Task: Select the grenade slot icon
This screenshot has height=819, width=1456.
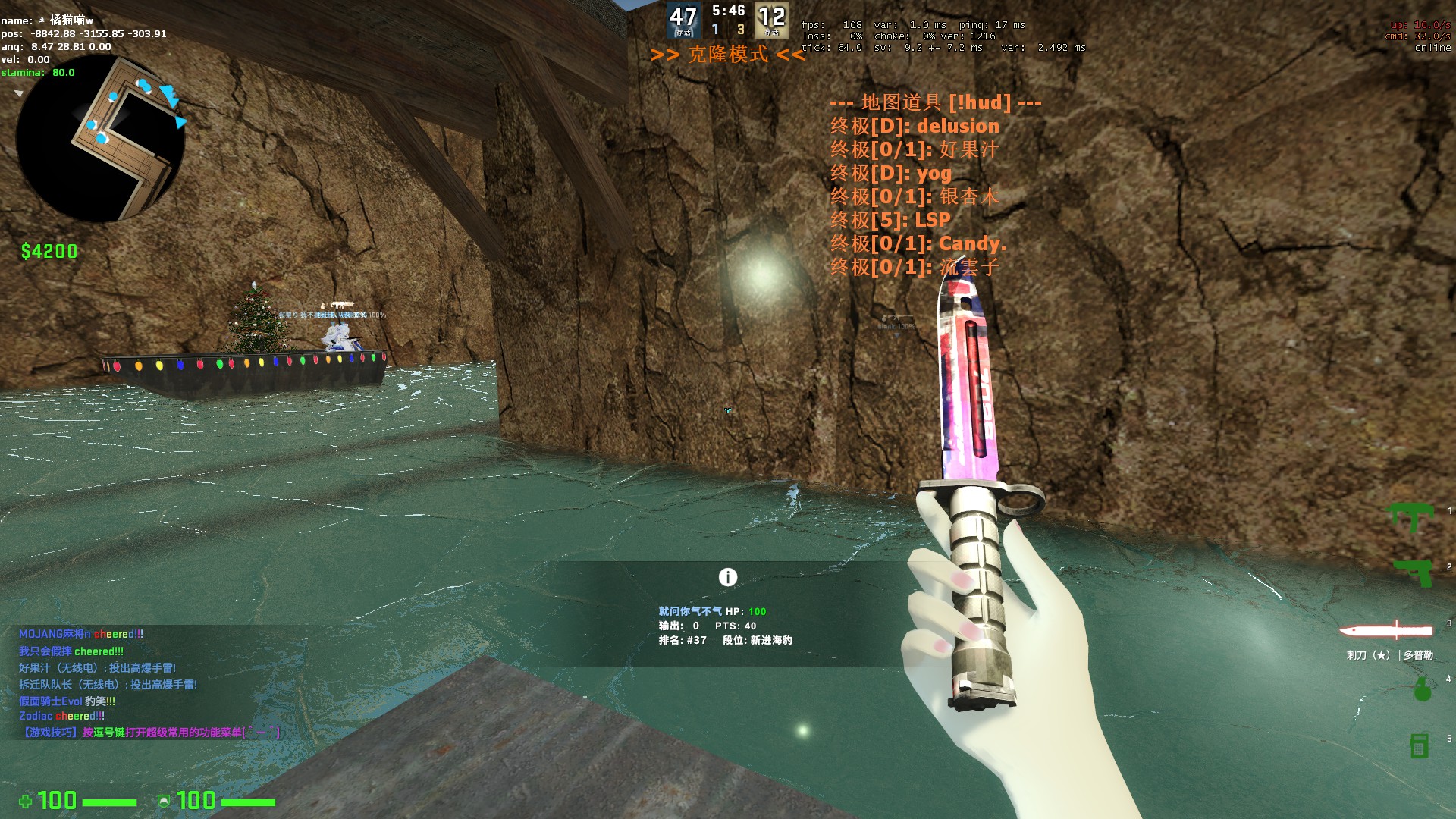Action: pos(1422,689)
